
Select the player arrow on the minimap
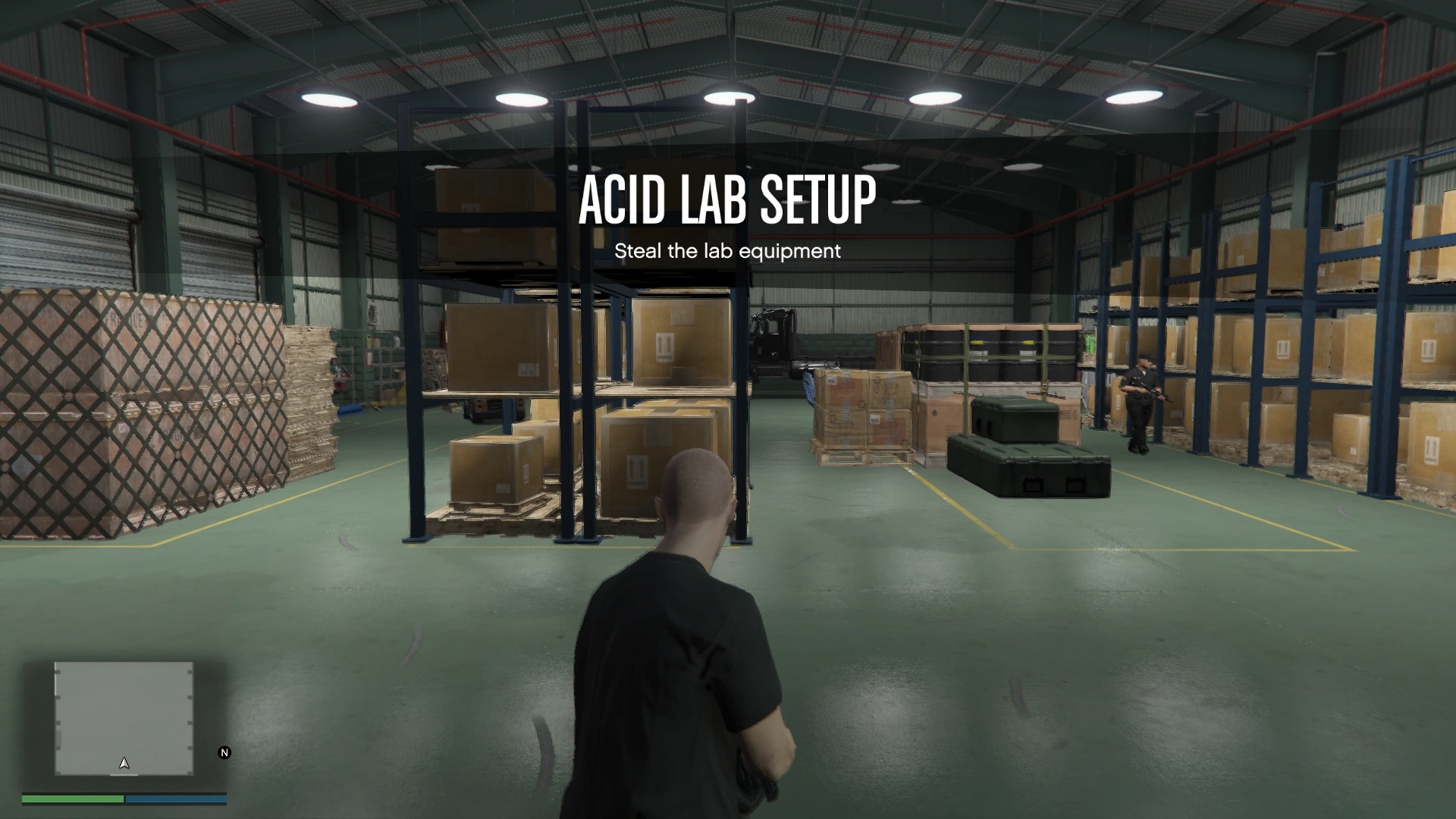(124, 764)
